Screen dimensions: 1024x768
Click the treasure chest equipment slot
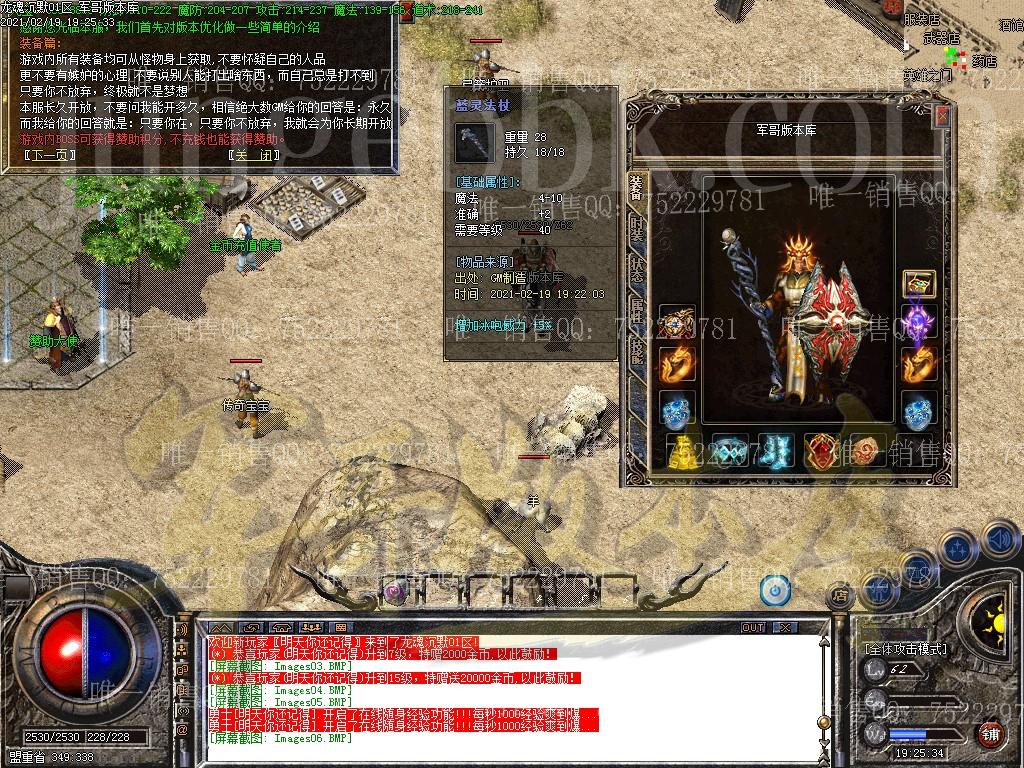(919, 285)
